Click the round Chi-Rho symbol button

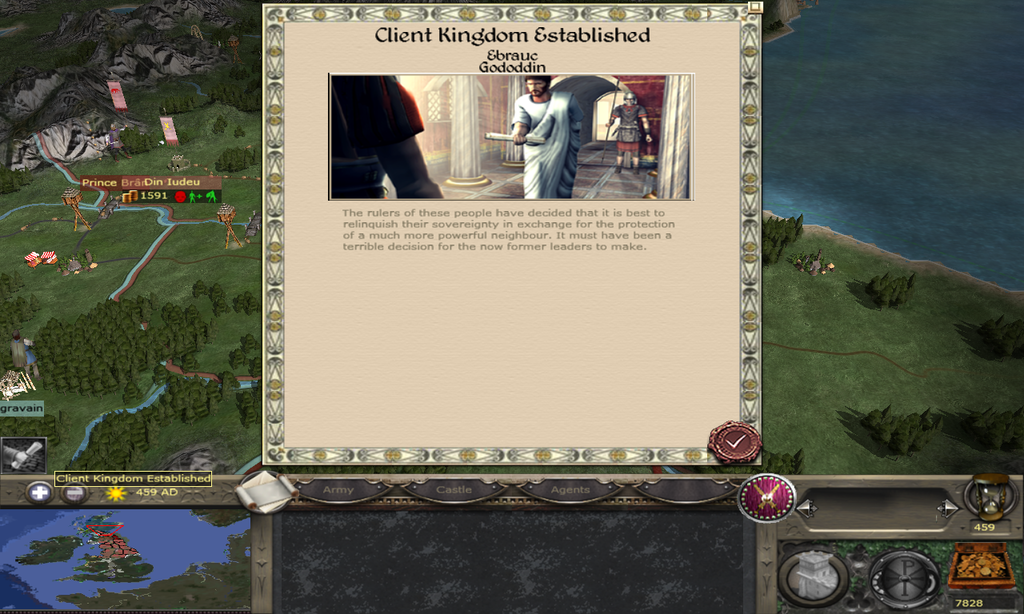tap(903, 577)
